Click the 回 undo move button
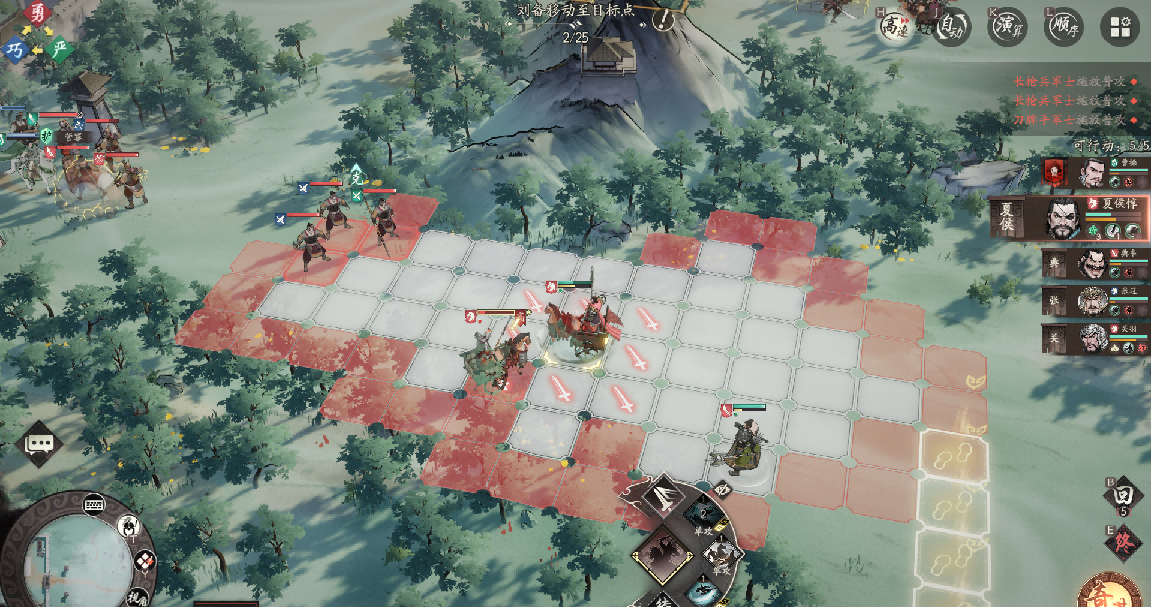 click(x=1122, y=495)
